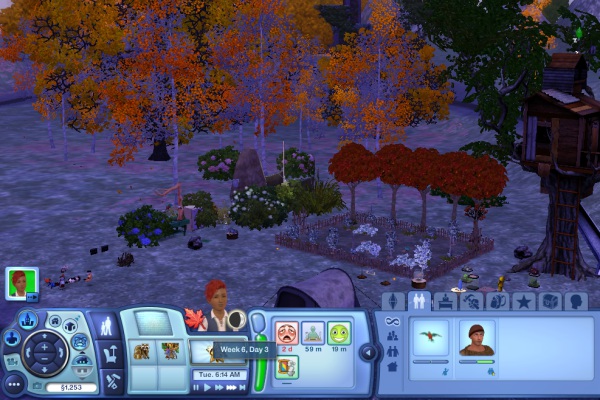This screenshot has height=400, width=600.
Task: Open the Relationships panel tab
Action: click(x=419, y=301)
